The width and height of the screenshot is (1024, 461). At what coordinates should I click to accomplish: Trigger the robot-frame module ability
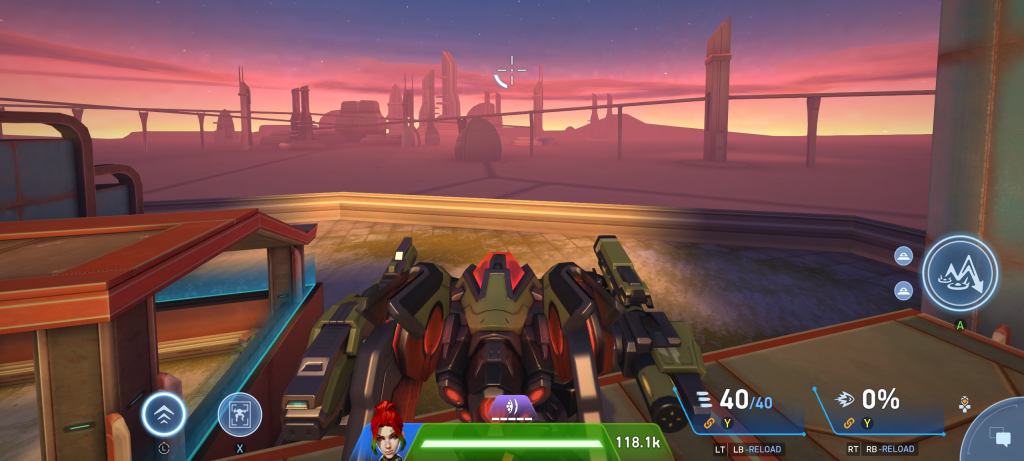240,413
